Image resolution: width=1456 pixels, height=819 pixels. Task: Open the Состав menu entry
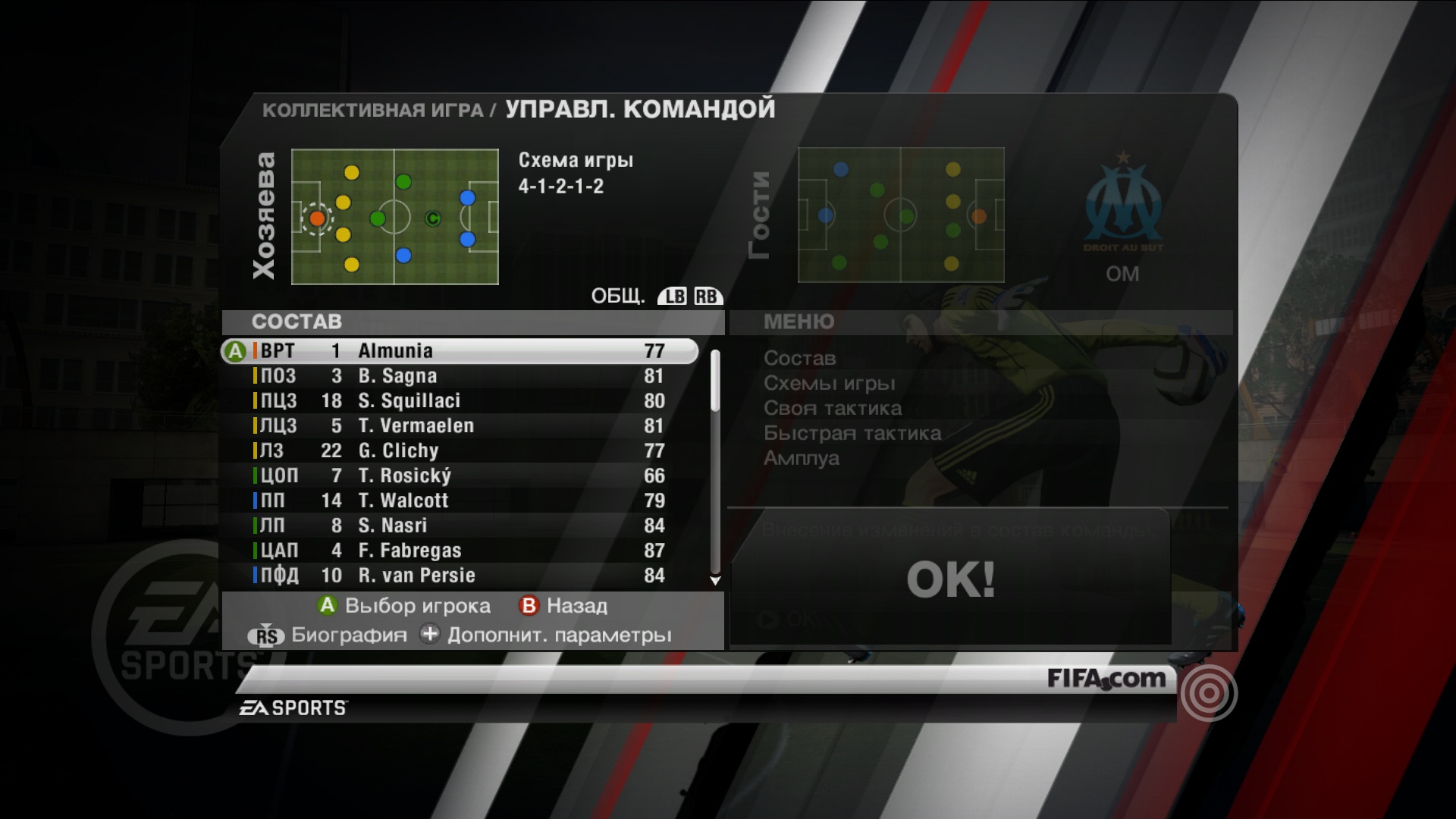pos(799,358)
